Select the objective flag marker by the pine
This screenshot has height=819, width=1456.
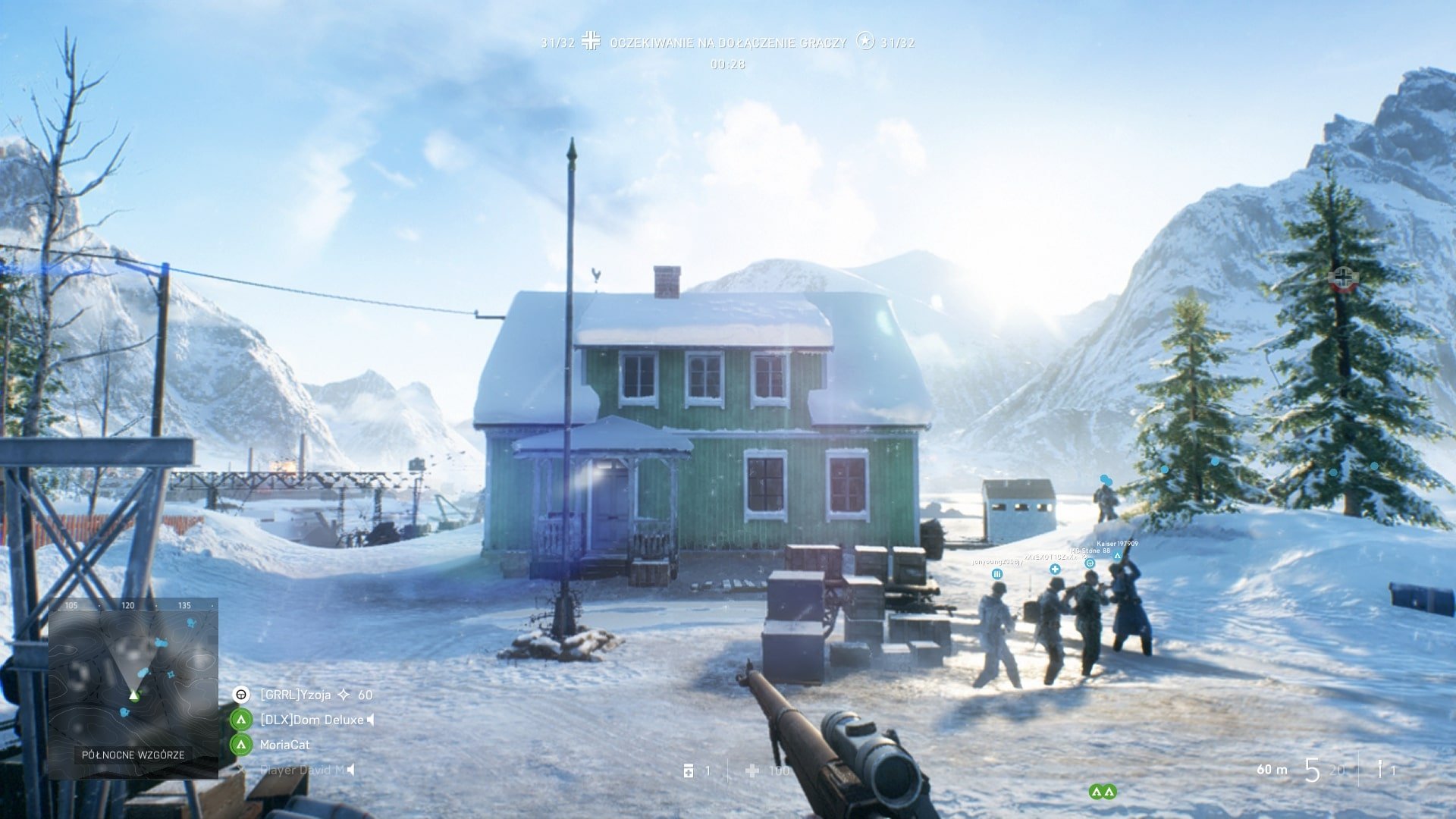click(x=1343, y=279)
